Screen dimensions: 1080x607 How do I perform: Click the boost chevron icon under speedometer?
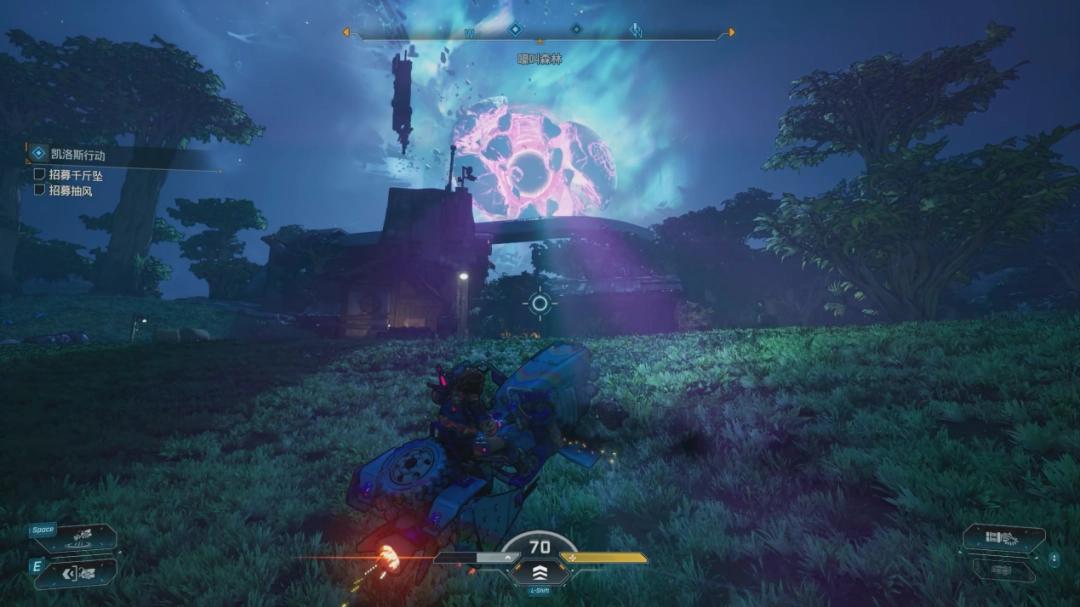point(539,572)
